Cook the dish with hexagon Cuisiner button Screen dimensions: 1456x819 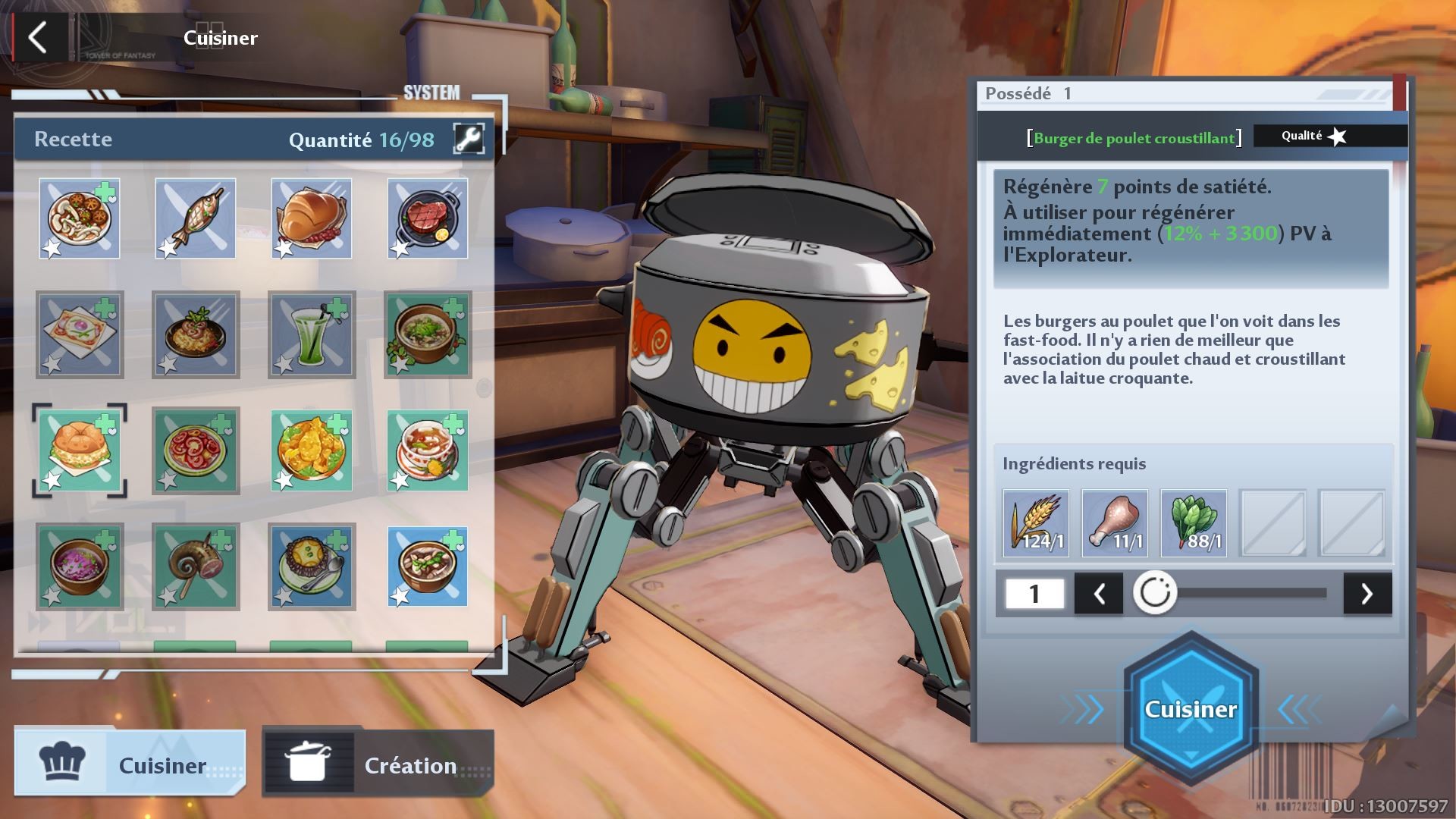(1191, 708)
